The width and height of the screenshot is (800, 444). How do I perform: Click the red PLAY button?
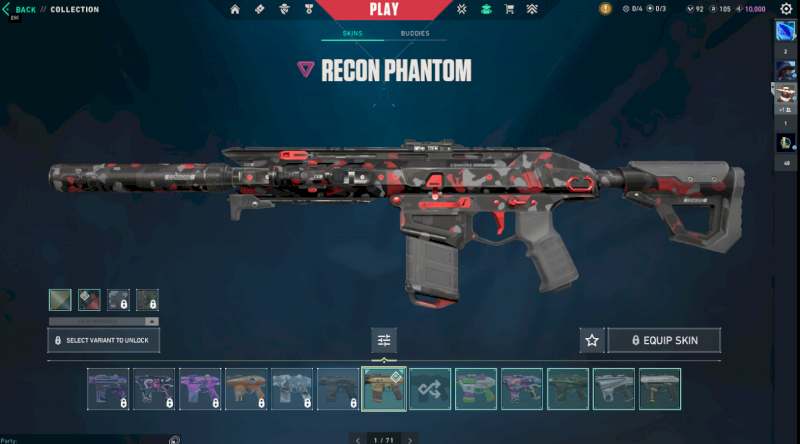coord(385,10)
